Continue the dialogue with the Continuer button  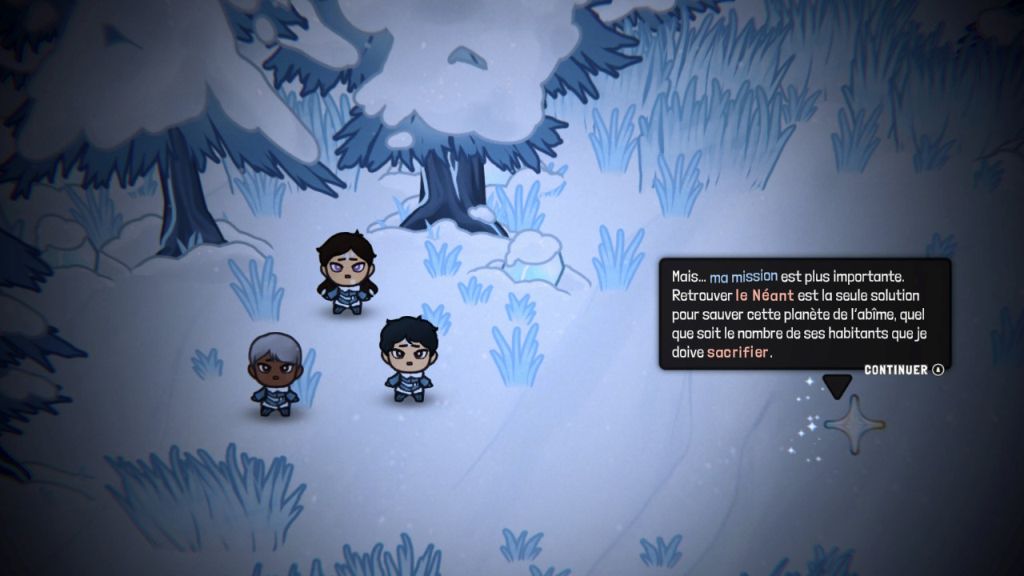point(903,370)
